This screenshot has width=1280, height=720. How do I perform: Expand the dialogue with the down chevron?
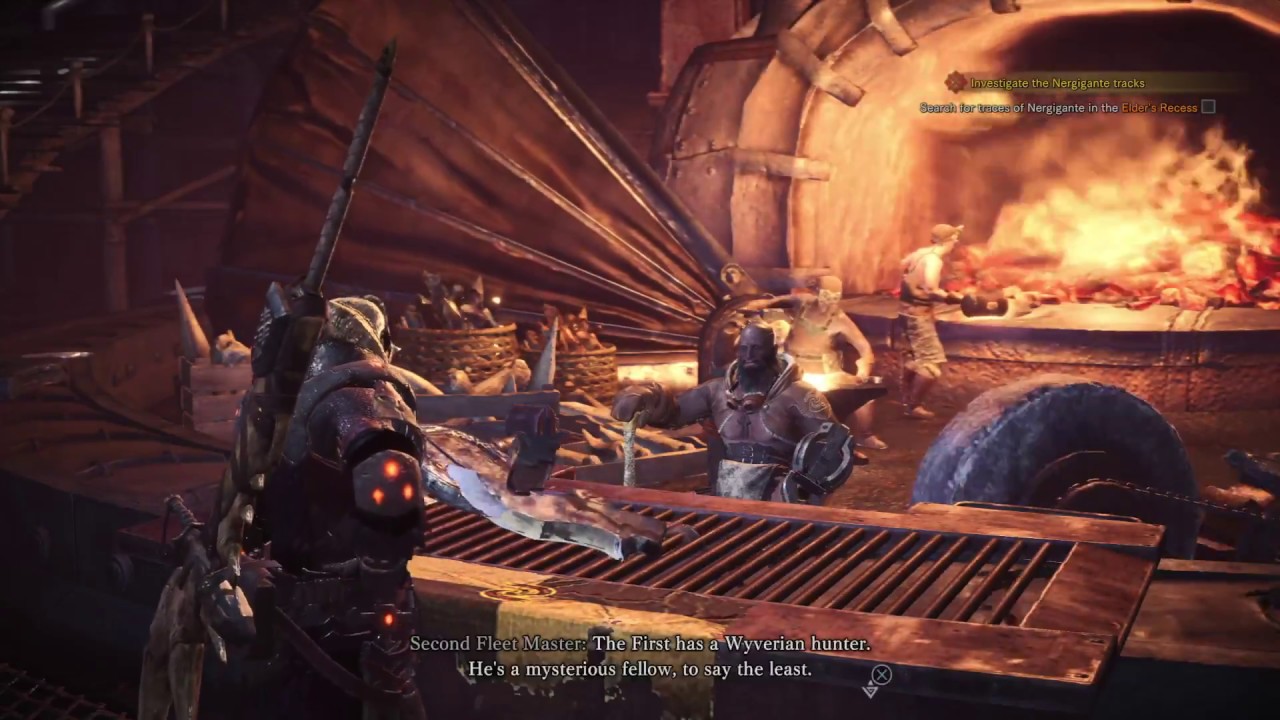(x=870, y=692)
